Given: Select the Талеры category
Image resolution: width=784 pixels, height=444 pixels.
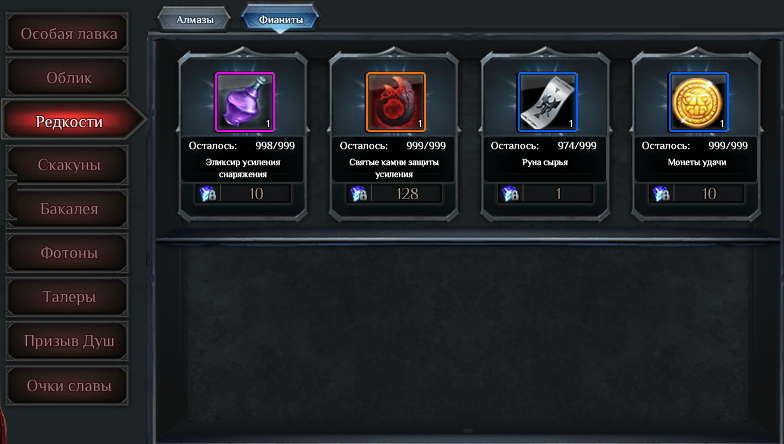Looking at the screenshot, I should tap(69, 297).
